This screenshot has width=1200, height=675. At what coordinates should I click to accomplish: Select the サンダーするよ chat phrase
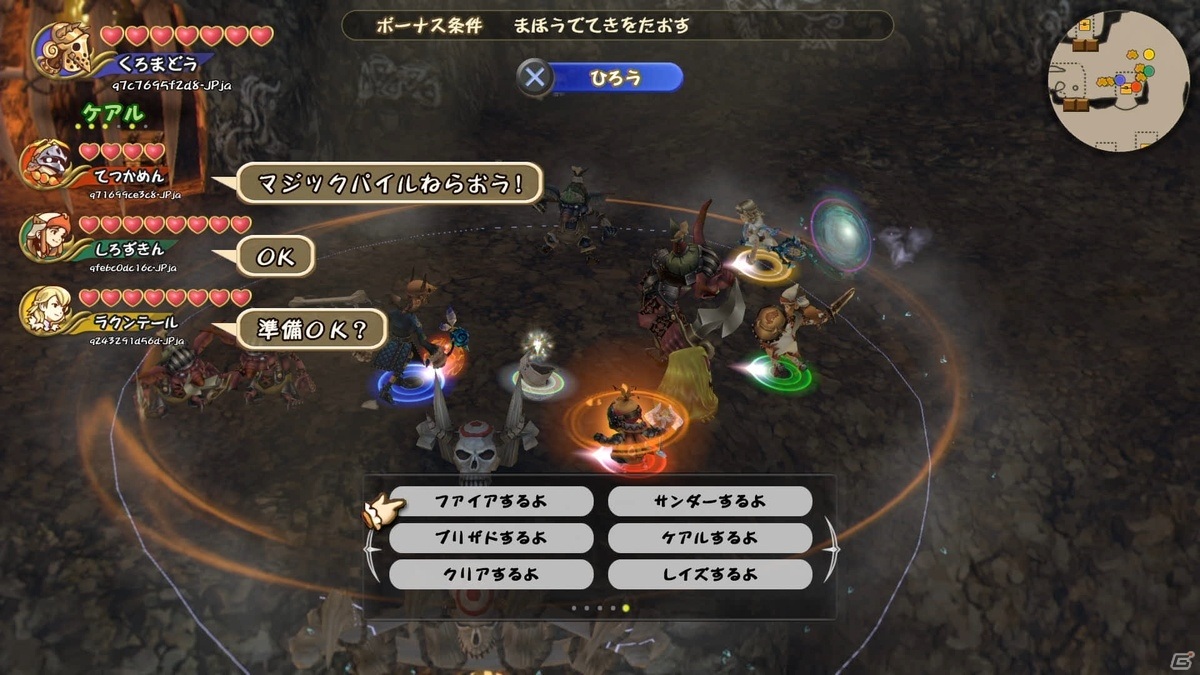click(709, 501)
